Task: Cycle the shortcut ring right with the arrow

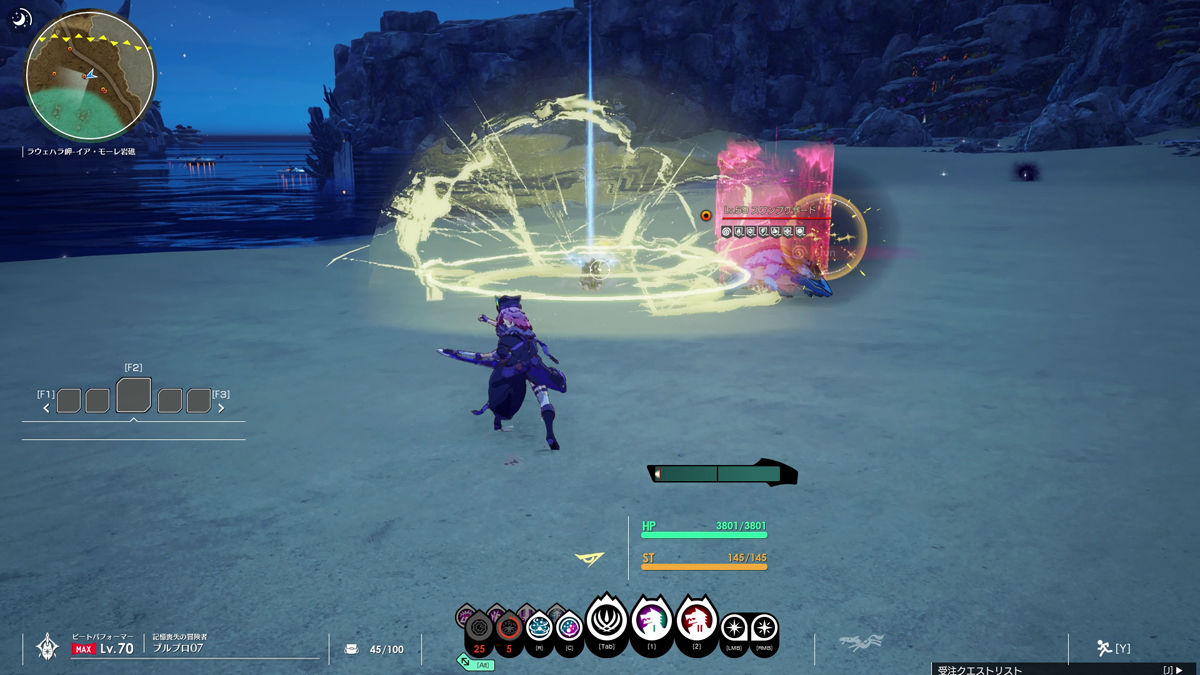Action: [221, 408]
